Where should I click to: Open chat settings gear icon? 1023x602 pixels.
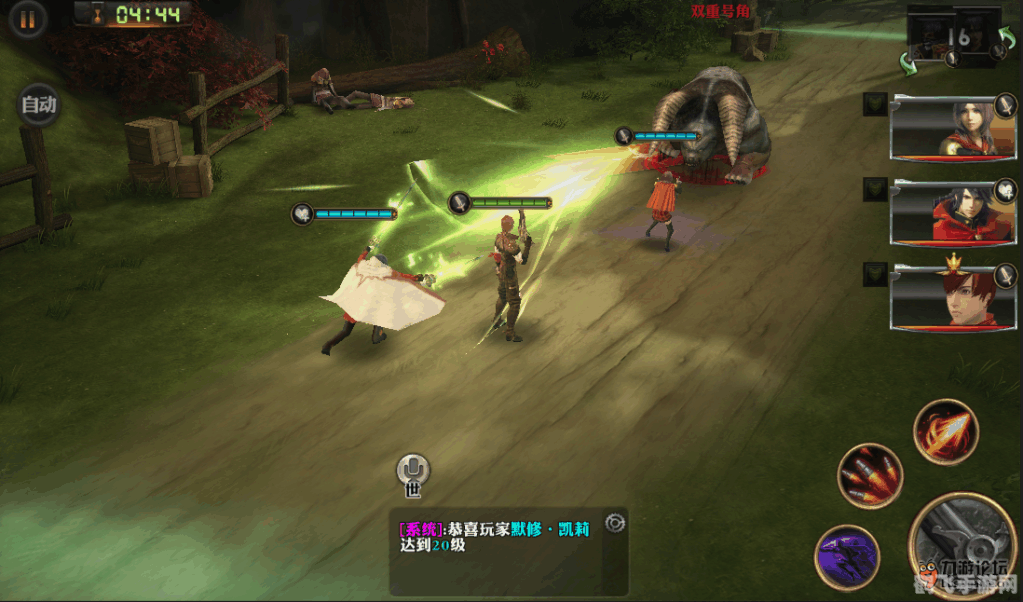pyautogui.click(x=614, y=522)
